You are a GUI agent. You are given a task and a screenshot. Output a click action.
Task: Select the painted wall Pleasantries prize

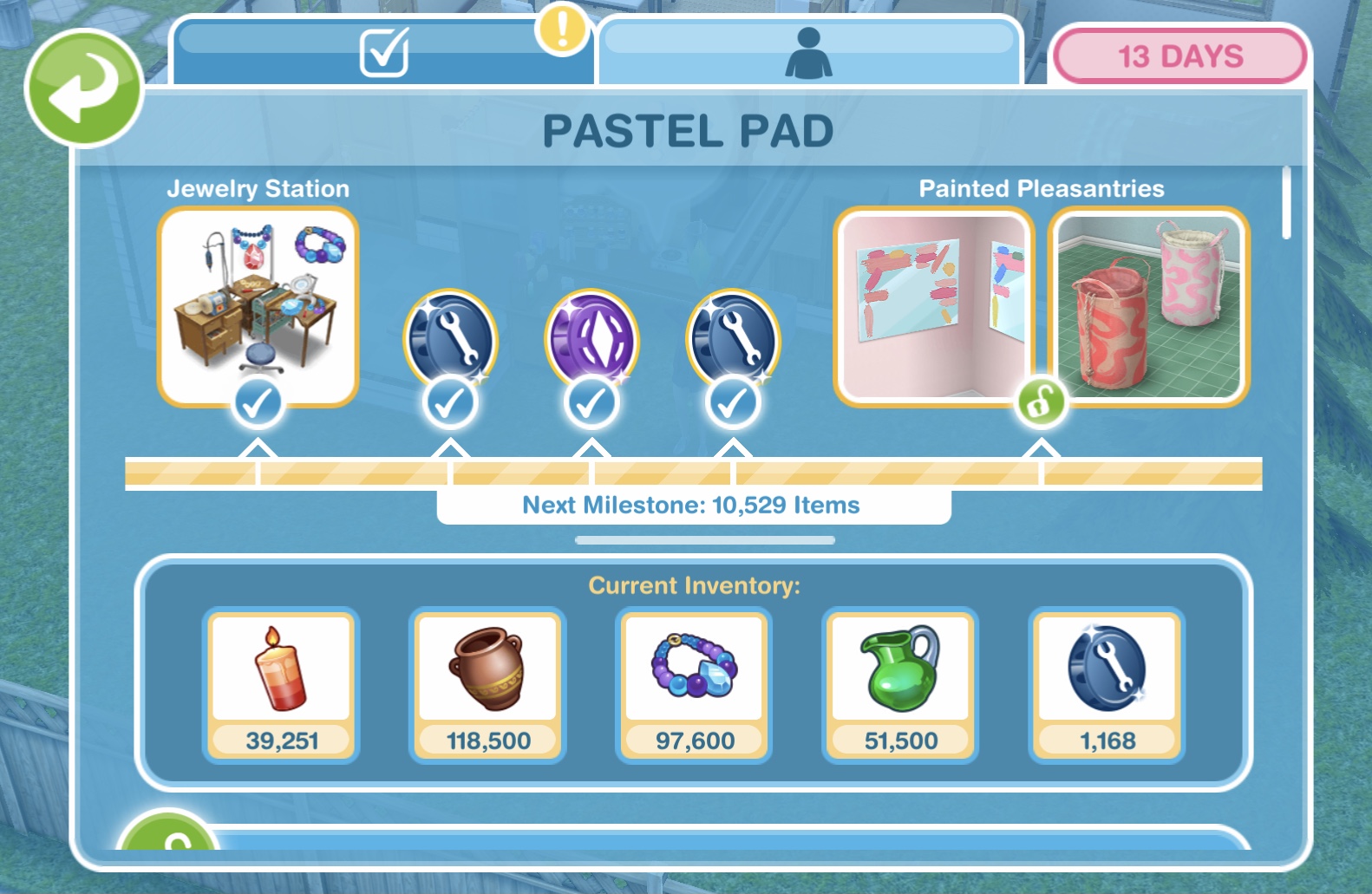934,306
